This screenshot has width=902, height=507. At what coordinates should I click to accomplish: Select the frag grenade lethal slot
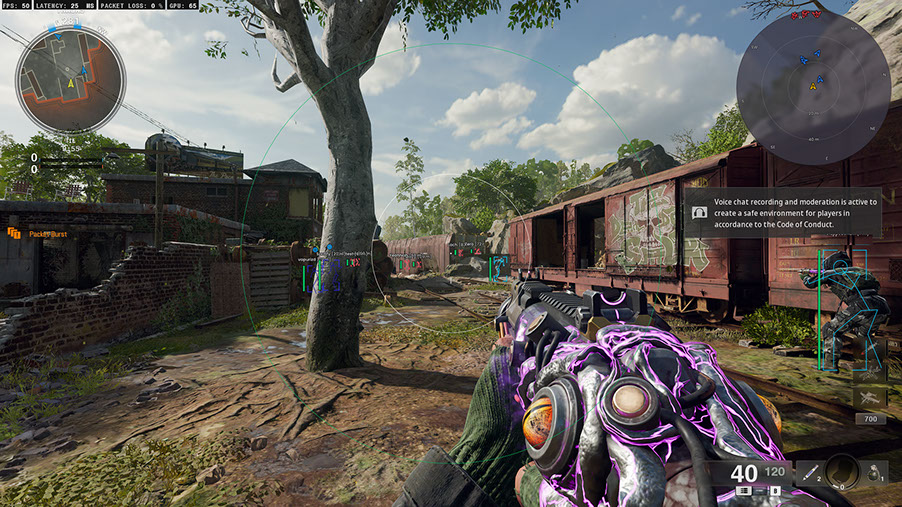pos(875,471)
